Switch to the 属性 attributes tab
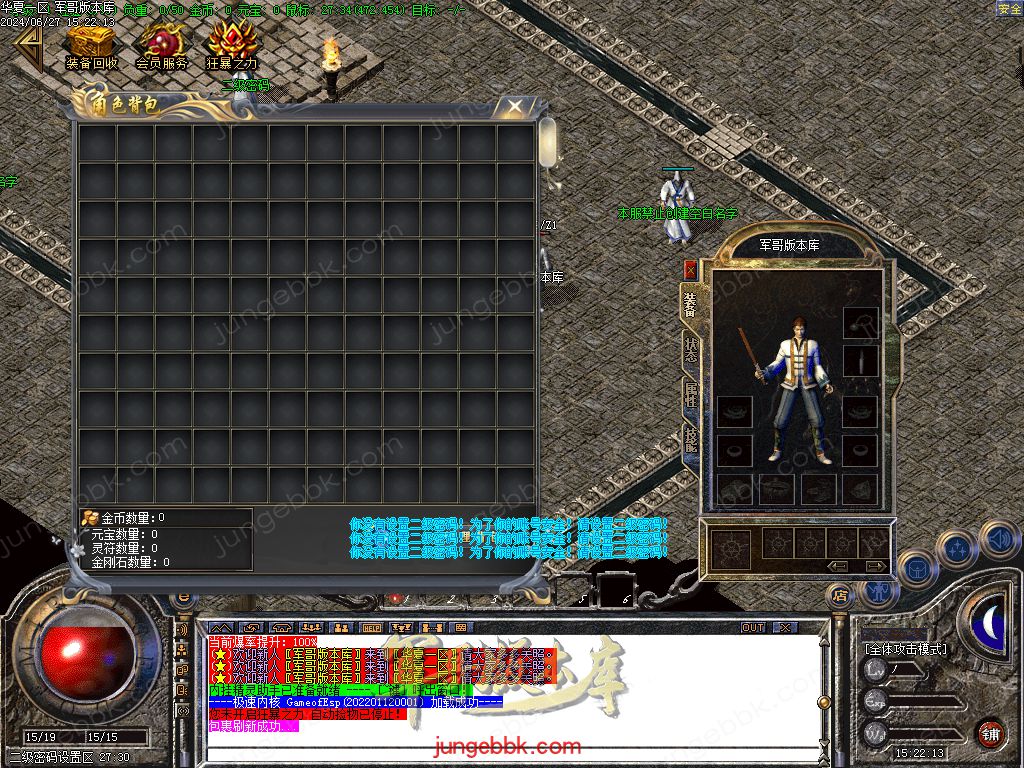Image resolution: width=1024 pixels, height=768 pixels. point(690,395)
